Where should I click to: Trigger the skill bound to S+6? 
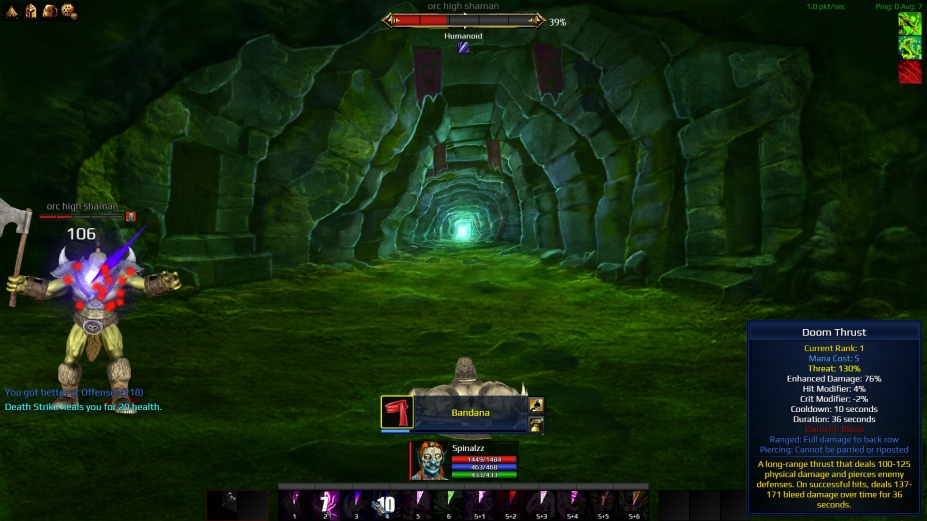pyautogui.click(x=634, y=502)
